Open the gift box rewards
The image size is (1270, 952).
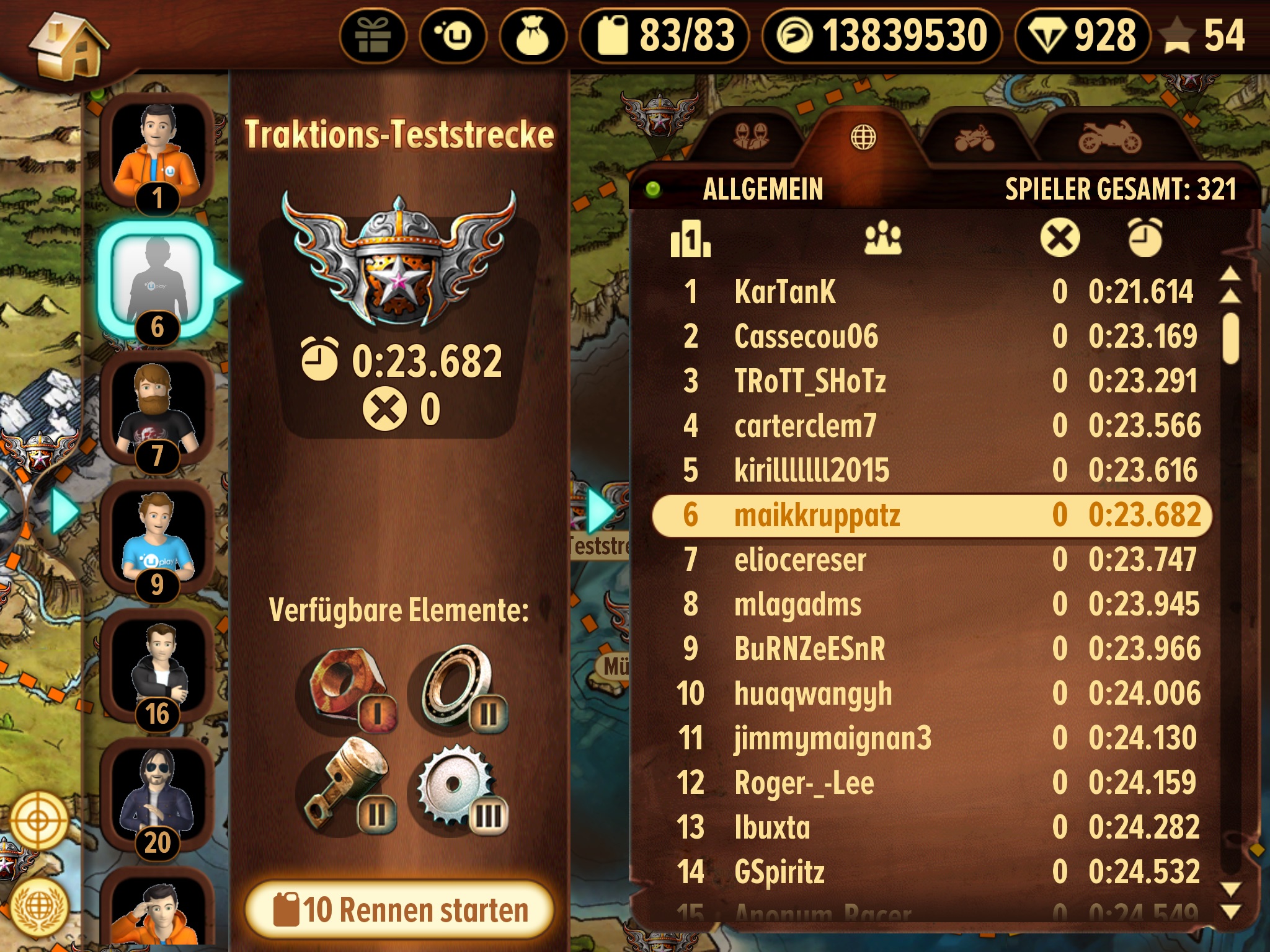373,36
